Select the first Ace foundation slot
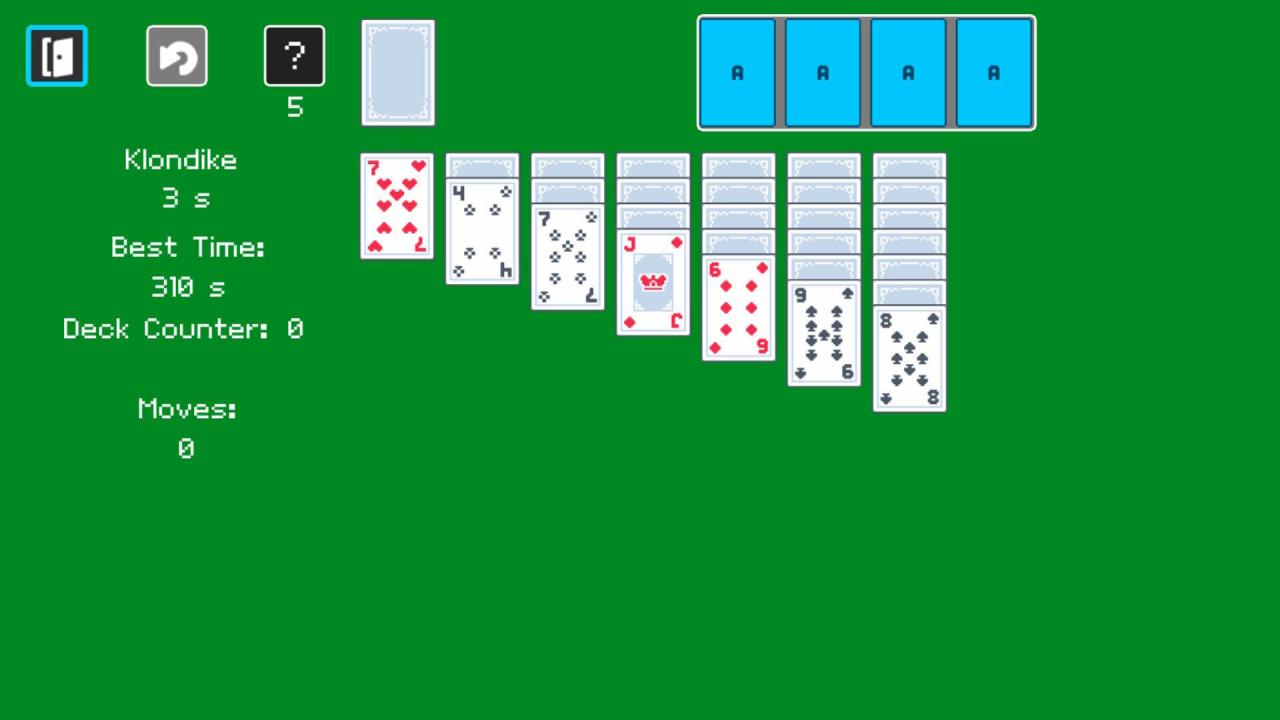The image size is (1280, 720). click(738, 72)
